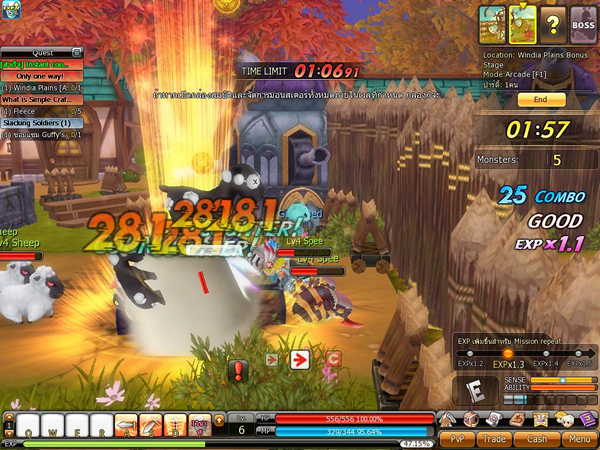Open the "Only one way!" quest entry
The height and width of the screenshot is (450, 600).
tap(40, 76)
